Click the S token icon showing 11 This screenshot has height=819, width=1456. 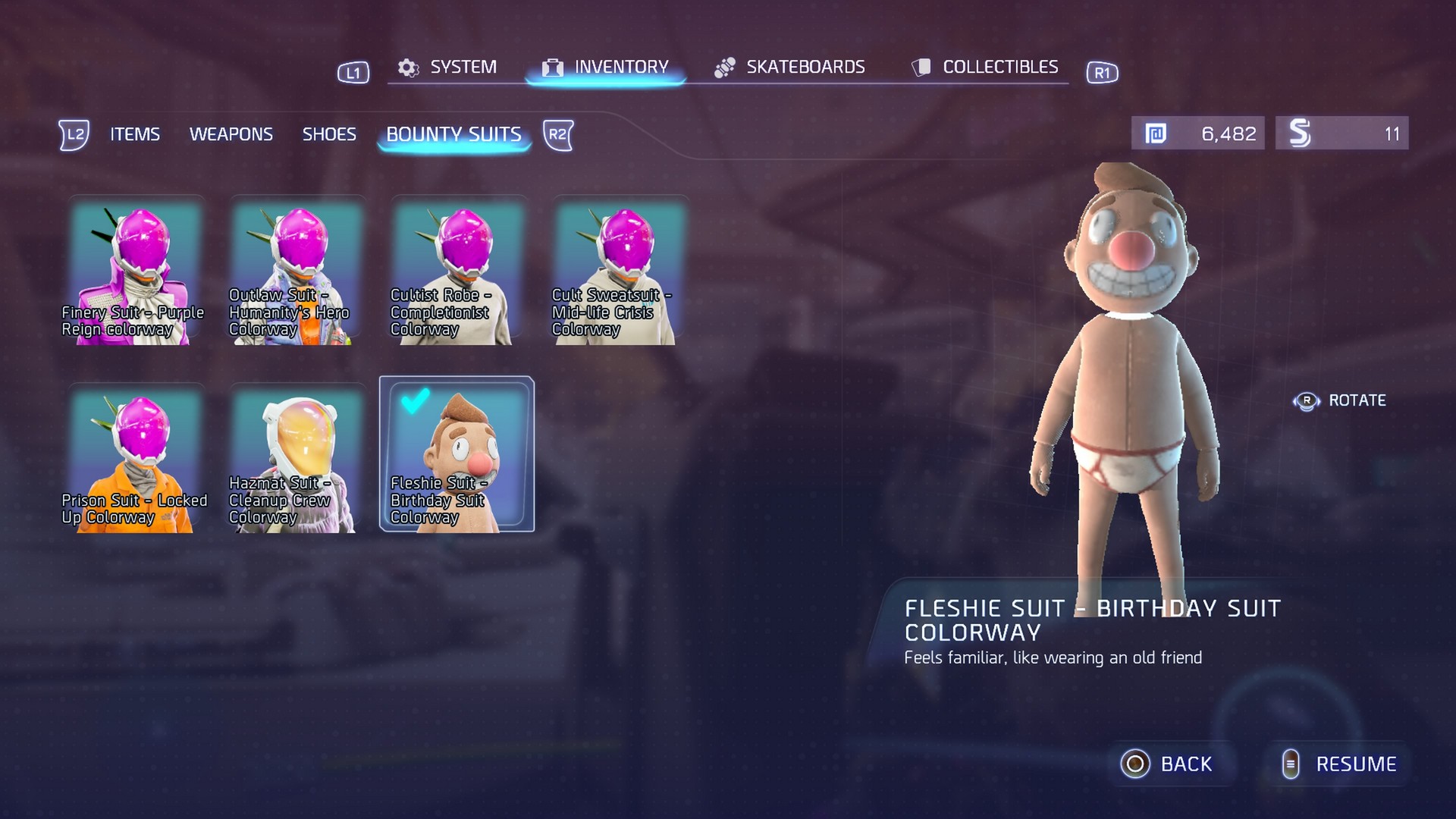coord(1298,133)
